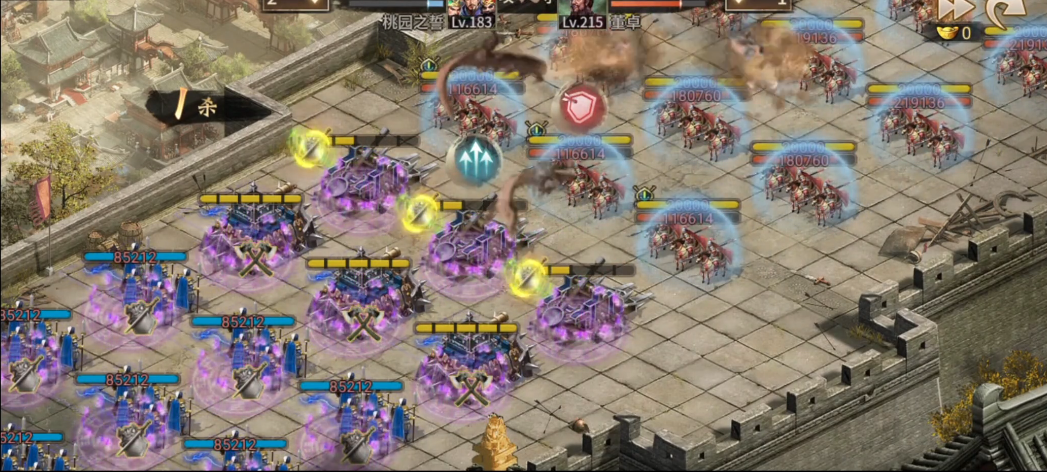
Task: Select the Lv.215 董卓 hero portrait
Action: click(580, 6)
